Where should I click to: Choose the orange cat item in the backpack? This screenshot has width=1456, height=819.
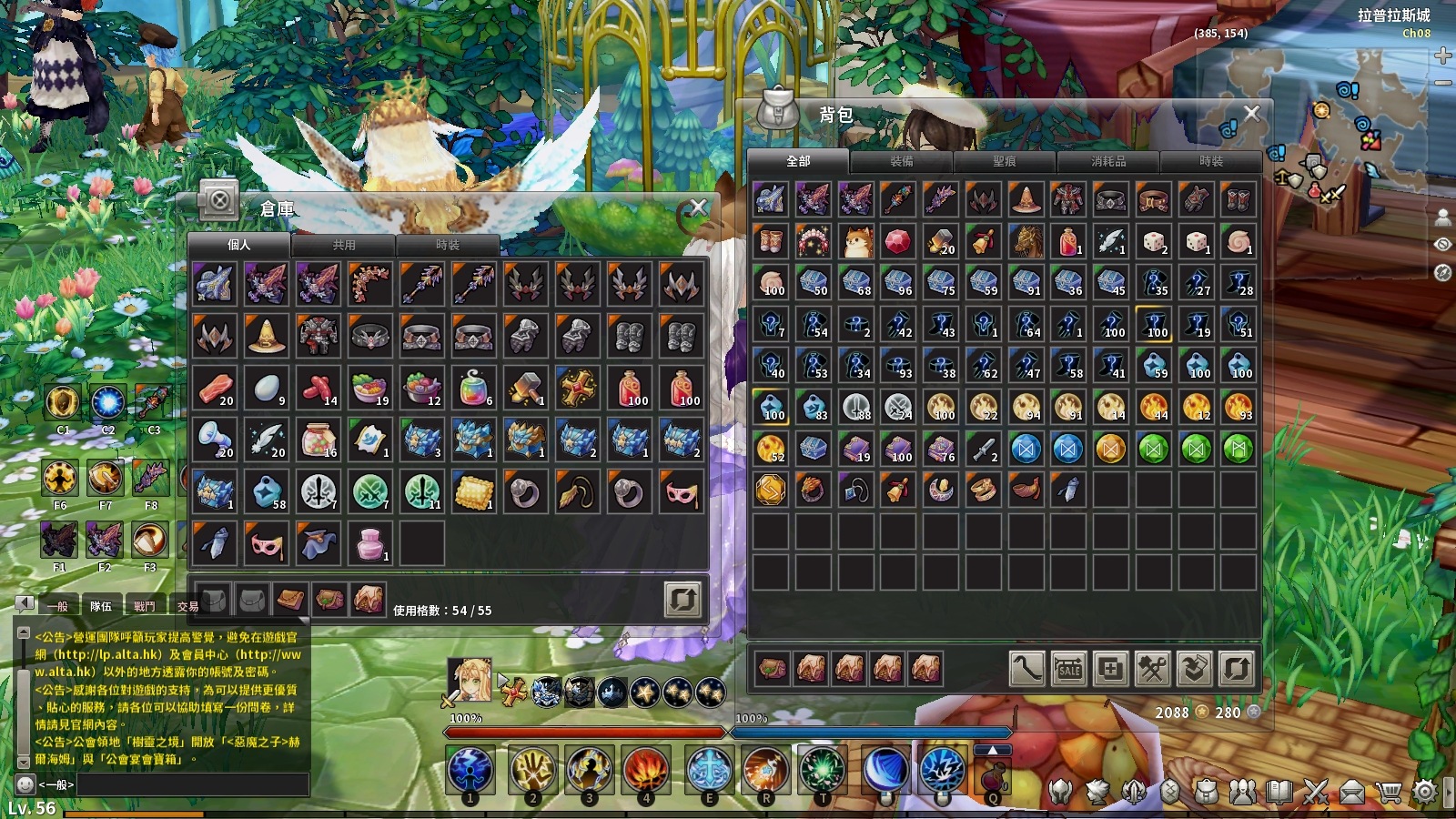[855, 241]
